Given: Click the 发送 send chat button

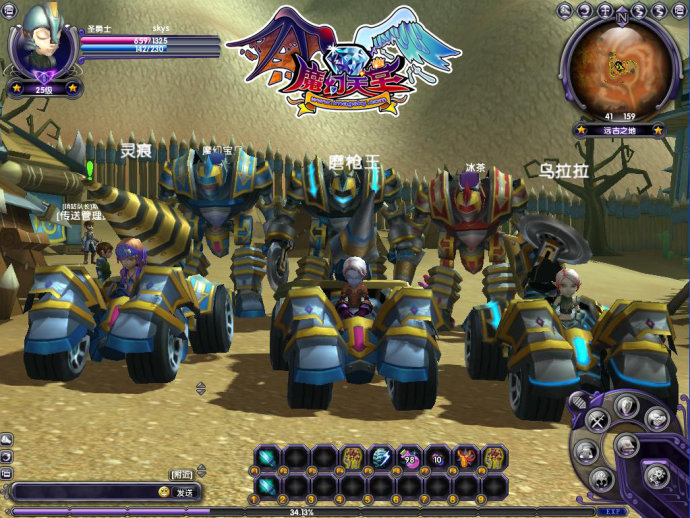Looking at the screenshot, I should [185, 492].
